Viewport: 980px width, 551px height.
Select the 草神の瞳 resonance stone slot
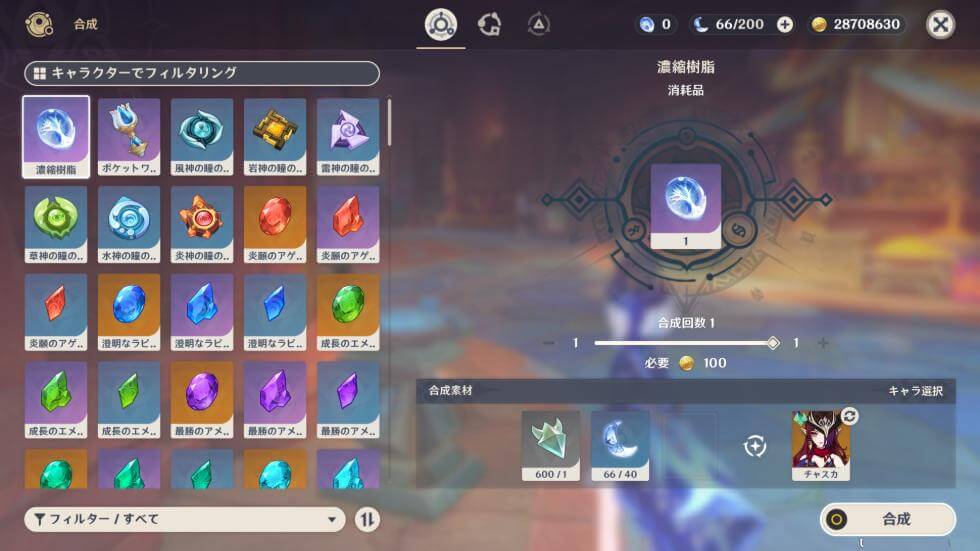(56, 224)
